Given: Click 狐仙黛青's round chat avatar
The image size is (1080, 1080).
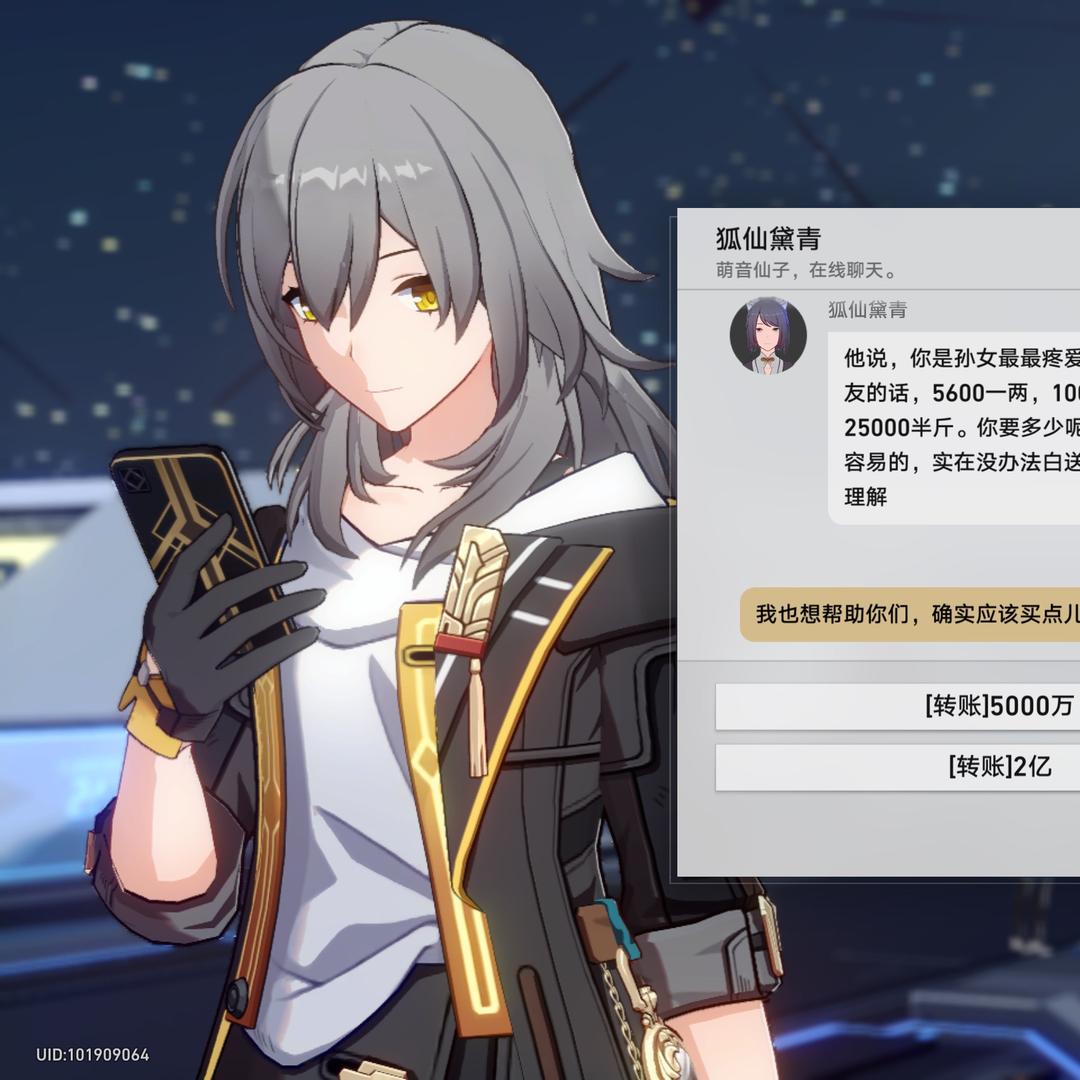Looking at the screenshot, I should pos(767,336).
